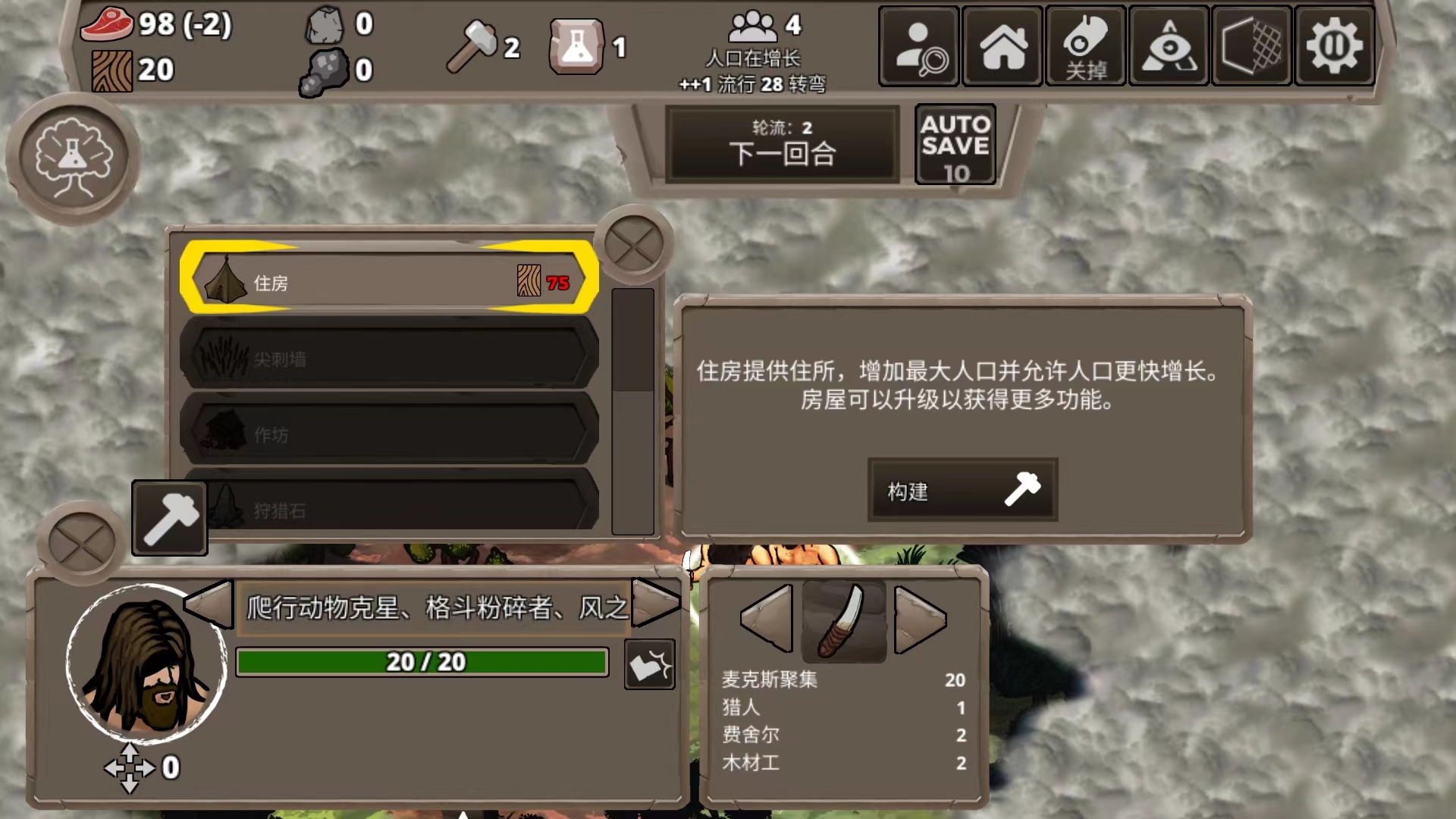Click the green 20/20 health bar
Image resolution: width=1456 pixels, height=819 pixels.
tap(422, 661)
